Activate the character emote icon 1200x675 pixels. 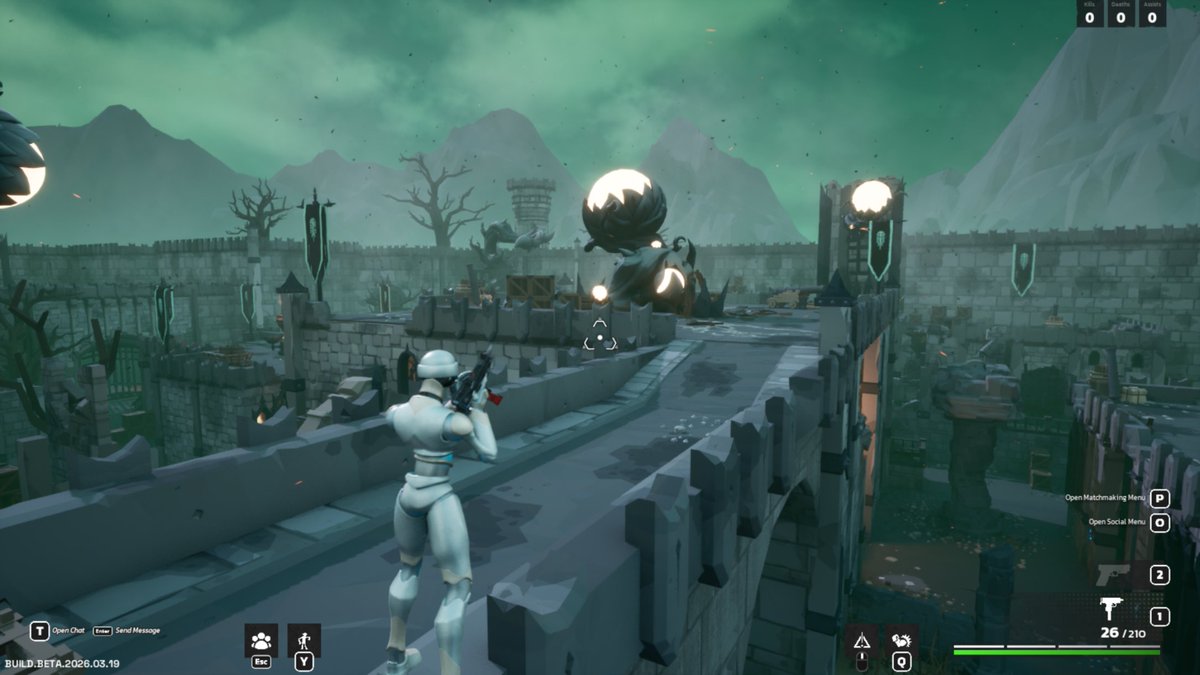pyautogui.click(x=304, y=640)
